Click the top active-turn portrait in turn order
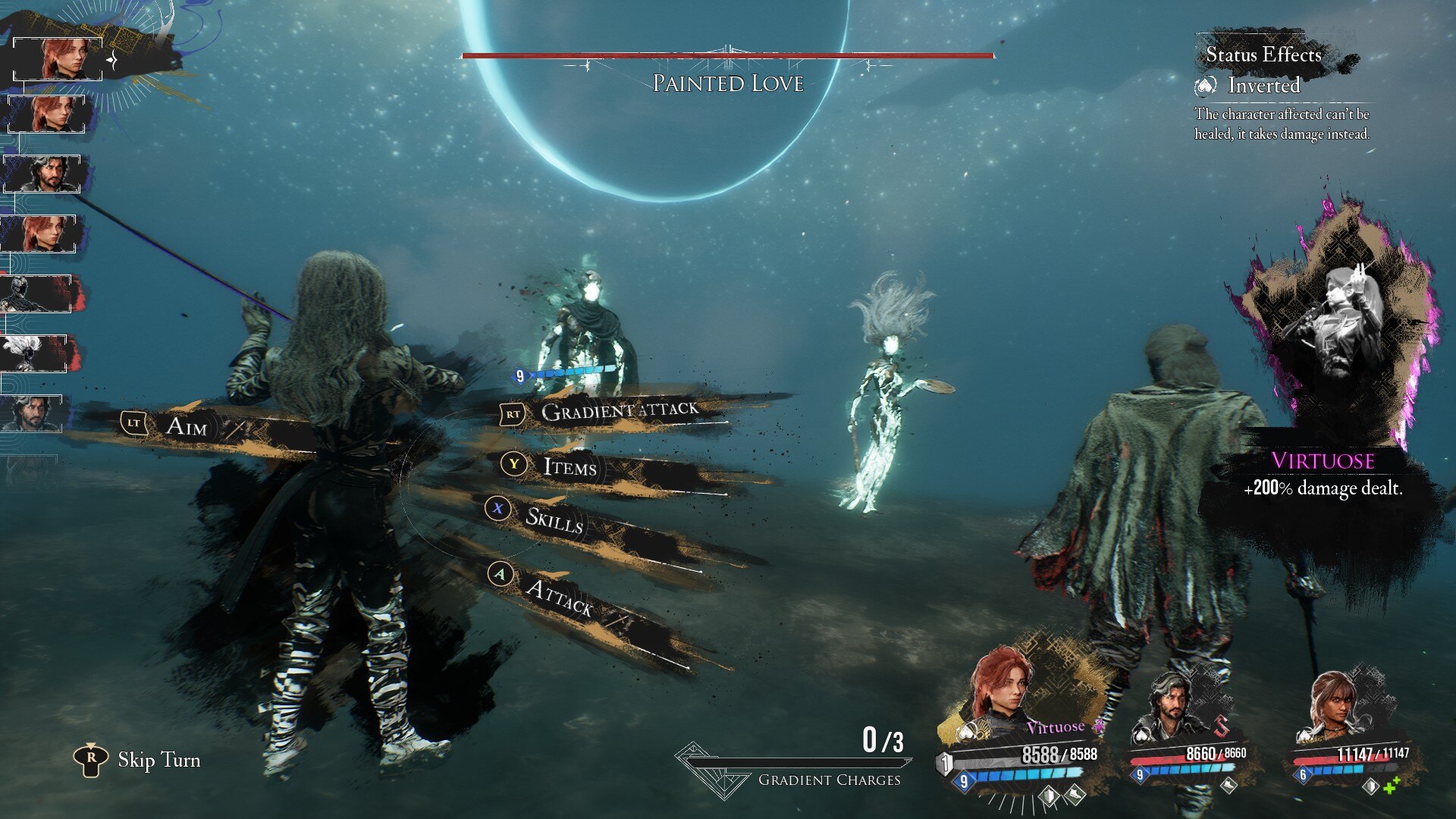Image resolution: width=1456 pixels, height=819 pixels. point(59,58)
